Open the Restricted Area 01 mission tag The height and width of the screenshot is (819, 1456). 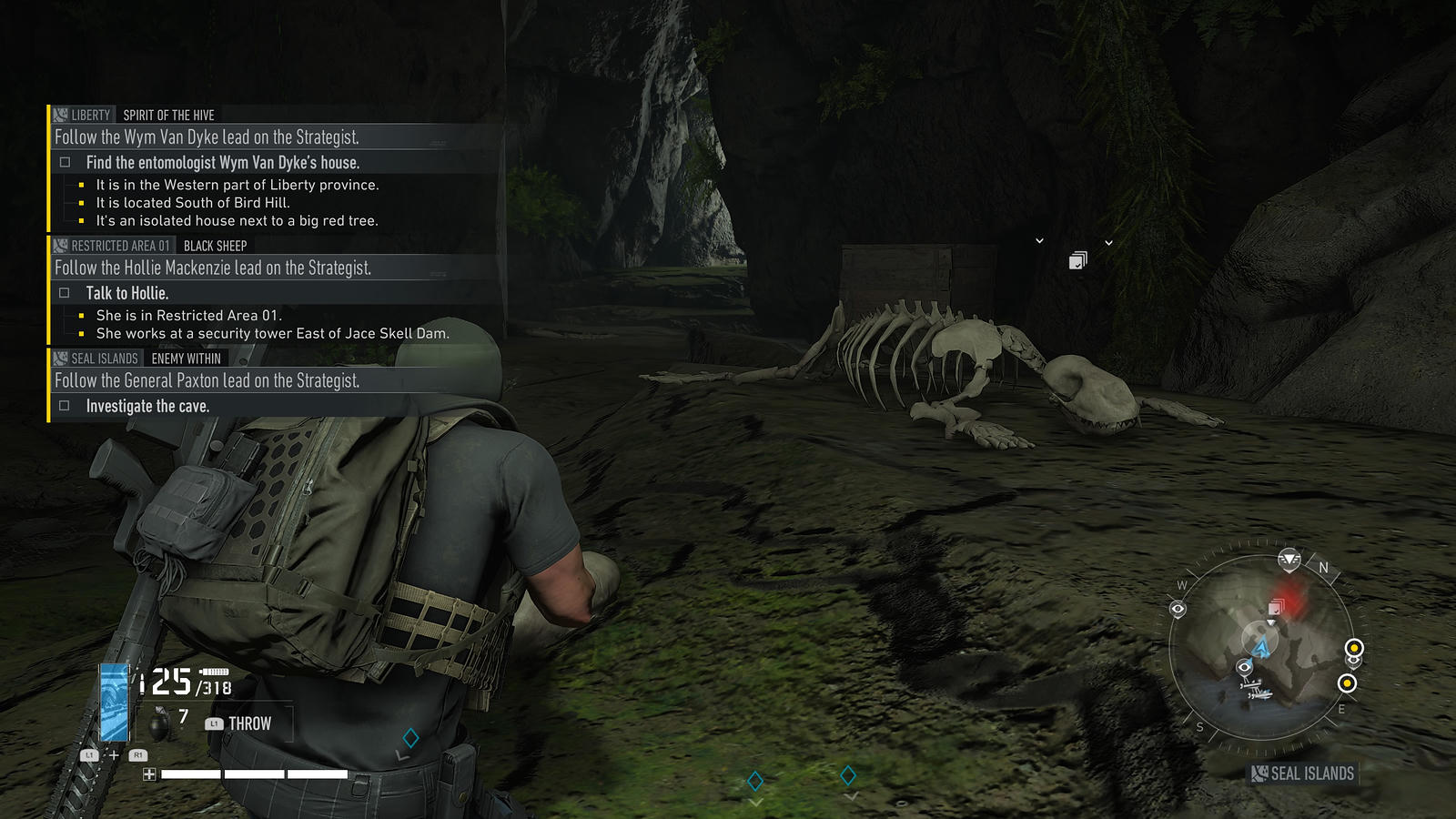pos(112,246)
